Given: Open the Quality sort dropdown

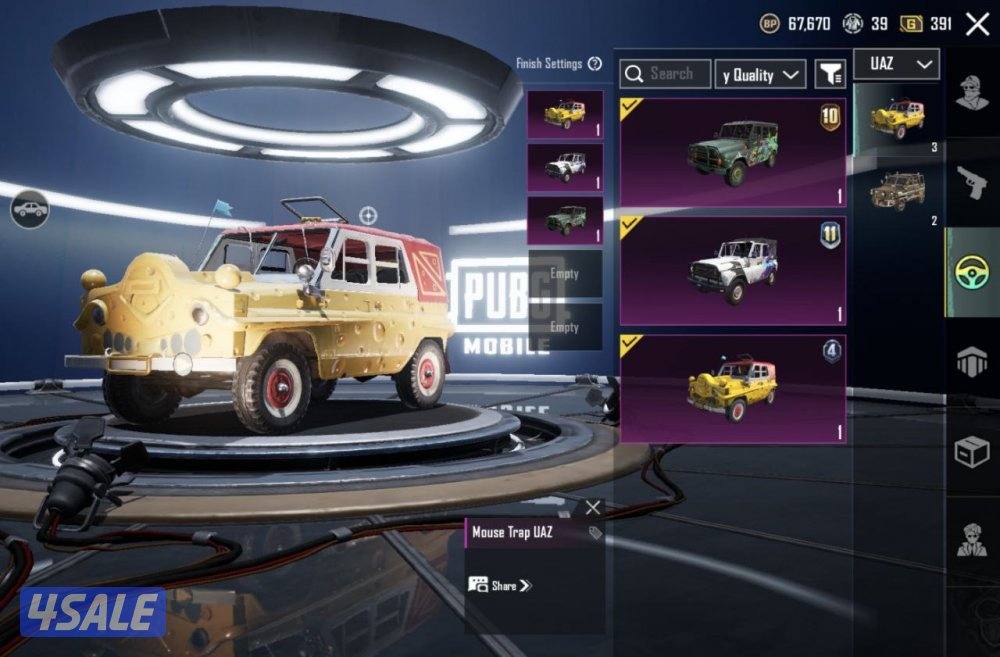Looking at the screenshot, I should pos(761,75).
